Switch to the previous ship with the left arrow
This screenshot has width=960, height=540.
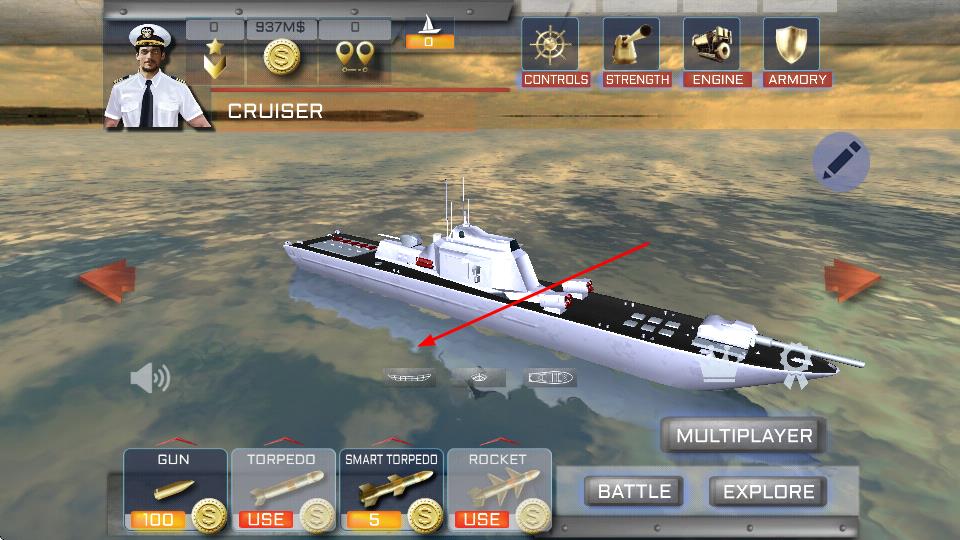pyautogui.click(x=107, y=281)
